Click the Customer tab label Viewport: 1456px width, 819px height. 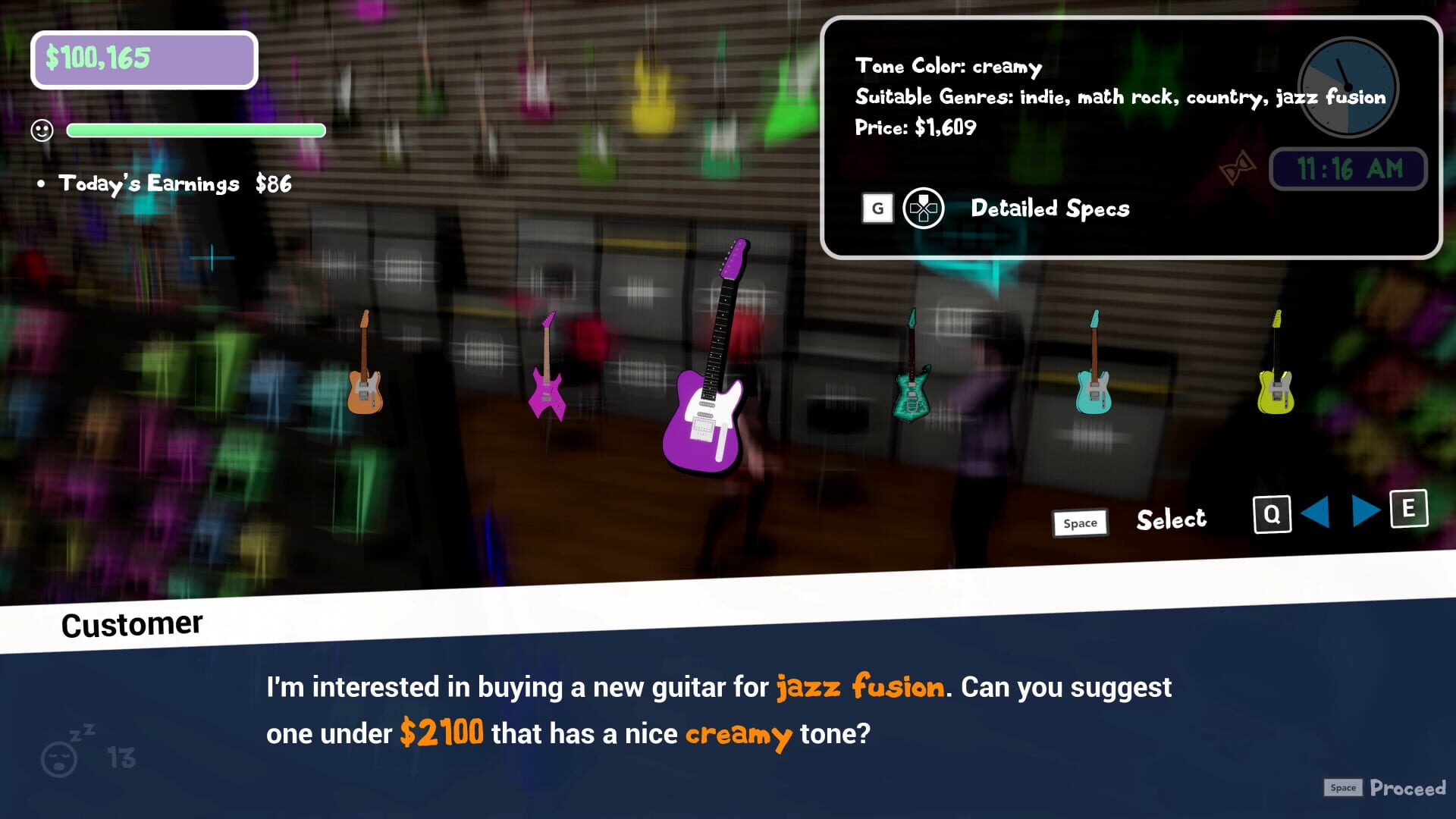(x=130, y=623)
